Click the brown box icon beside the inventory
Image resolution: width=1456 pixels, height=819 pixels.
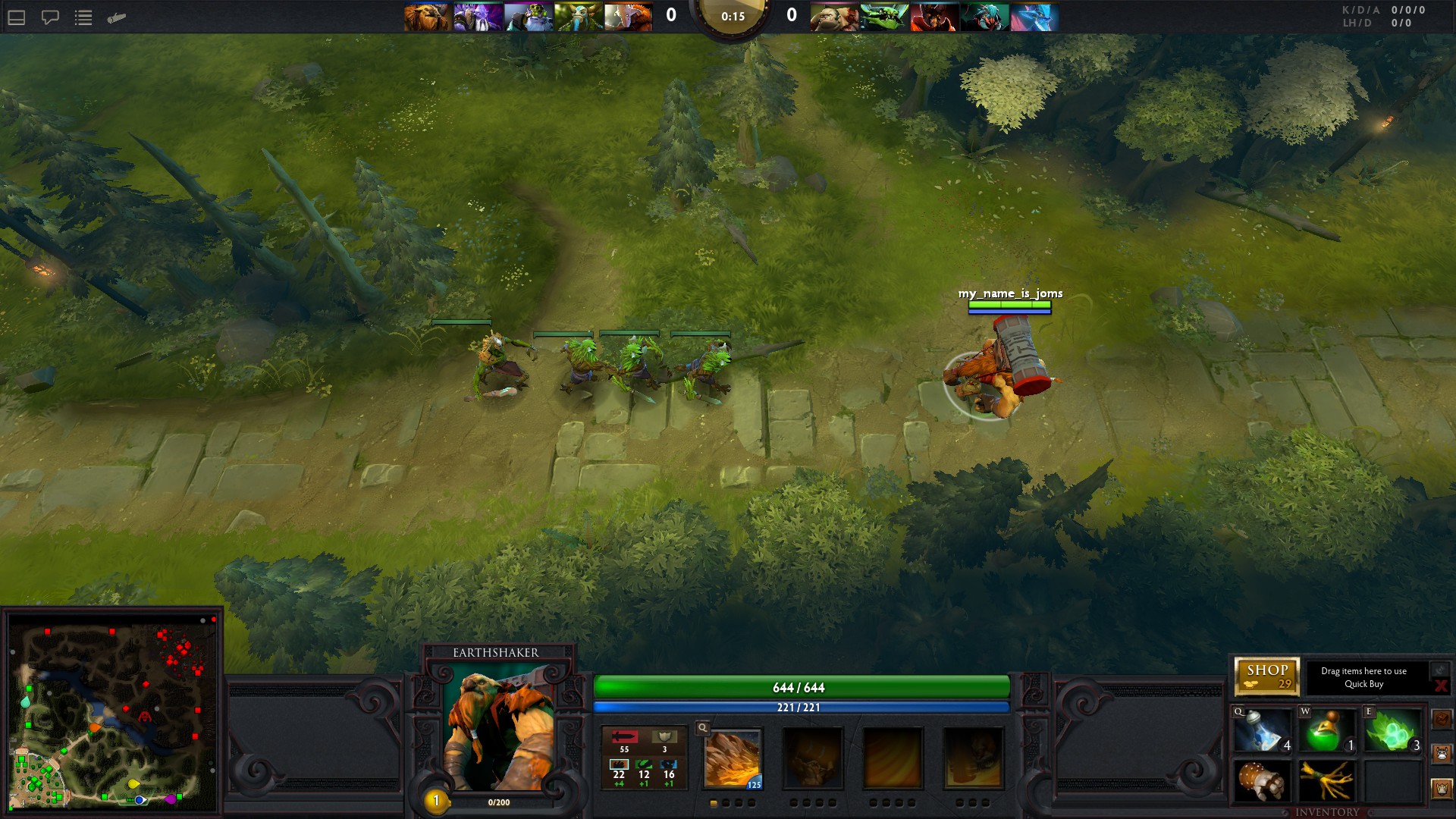[1442, 718]
